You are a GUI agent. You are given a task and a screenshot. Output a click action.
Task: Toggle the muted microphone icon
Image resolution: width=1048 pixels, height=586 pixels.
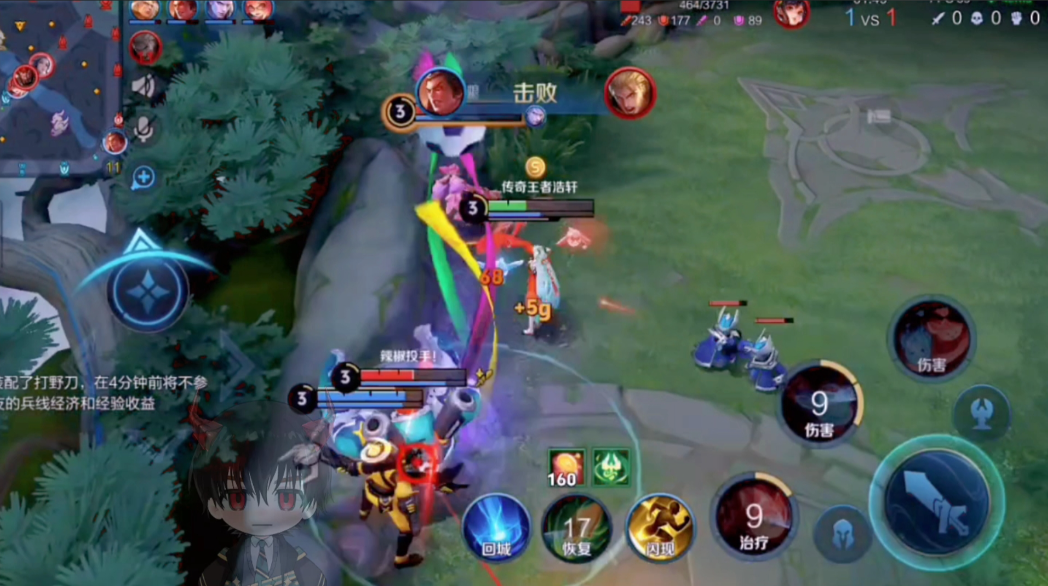tap(144, 128)
